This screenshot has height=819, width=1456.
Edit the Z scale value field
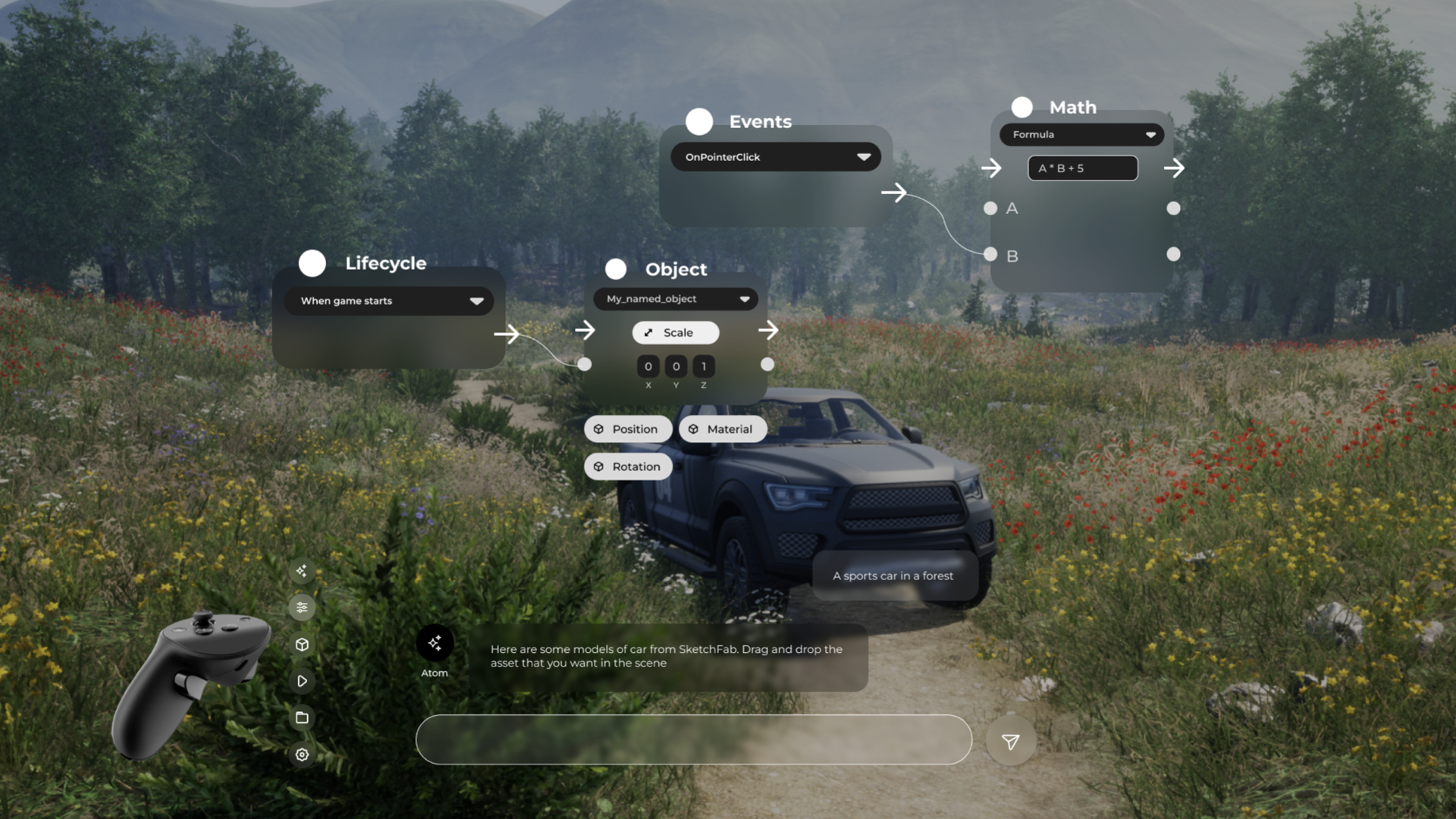[704, 367]
